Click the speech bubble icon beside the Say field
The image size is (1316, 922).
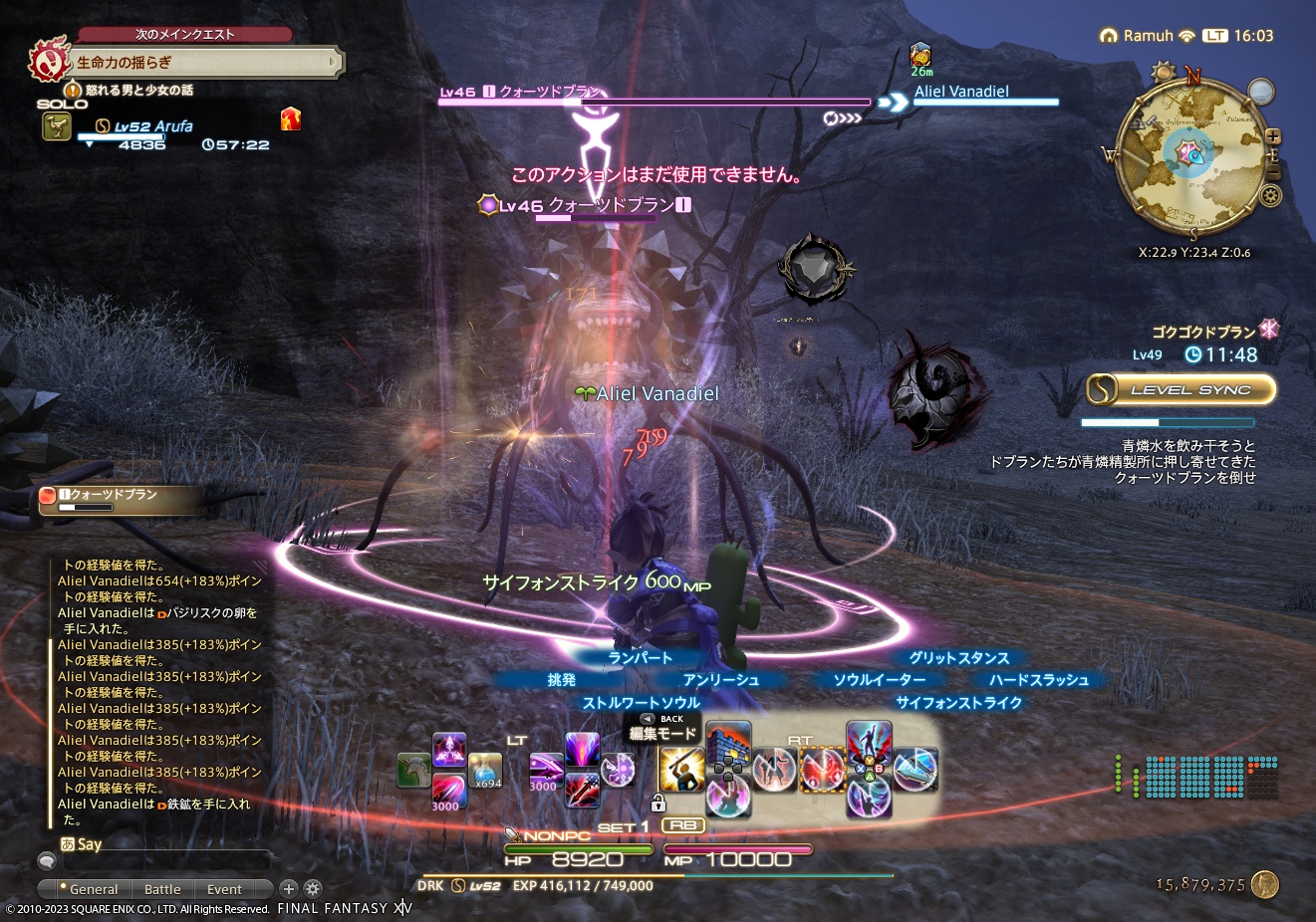[46, 860]
